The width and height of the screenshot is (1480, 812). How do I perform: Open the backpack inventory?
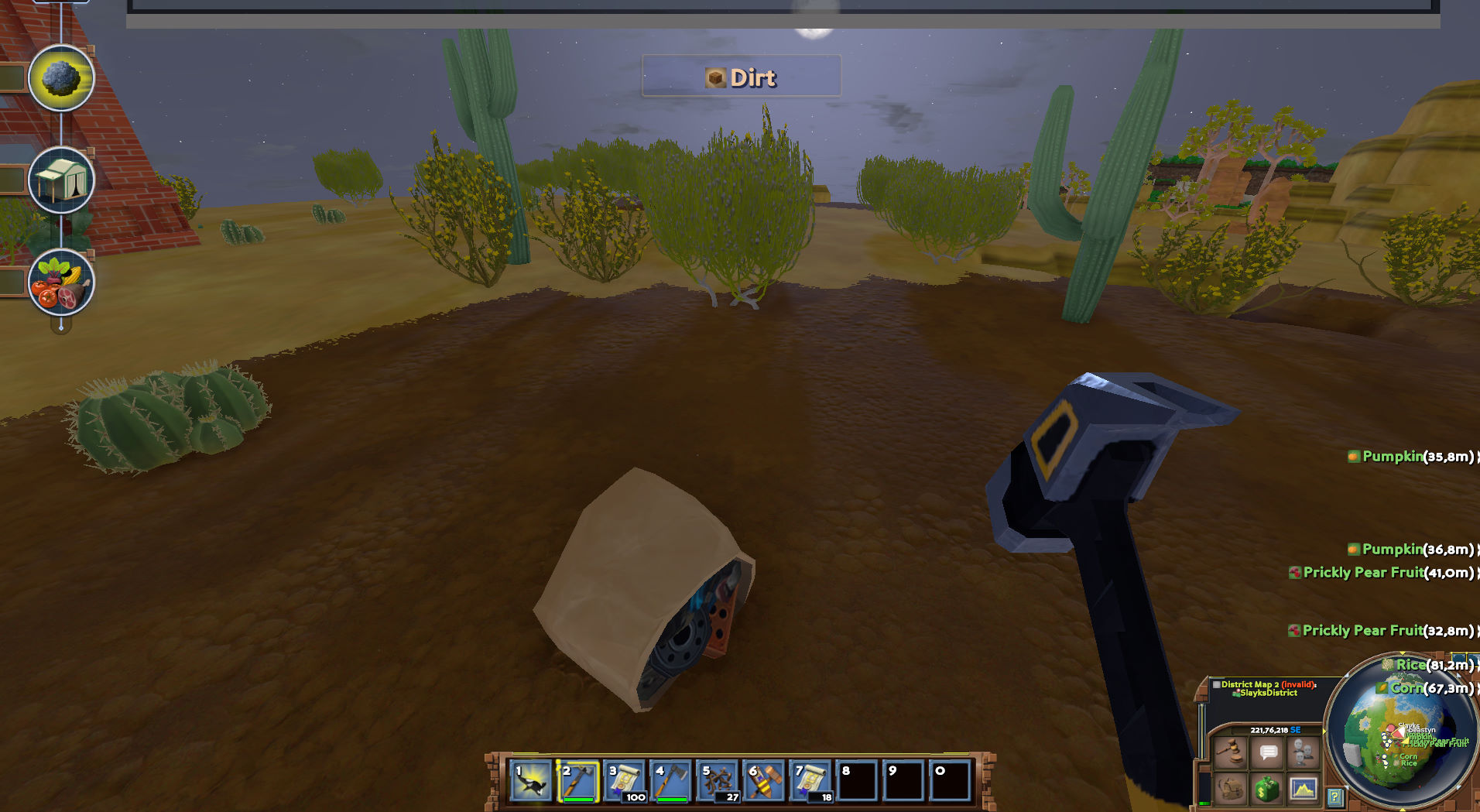1231,790
